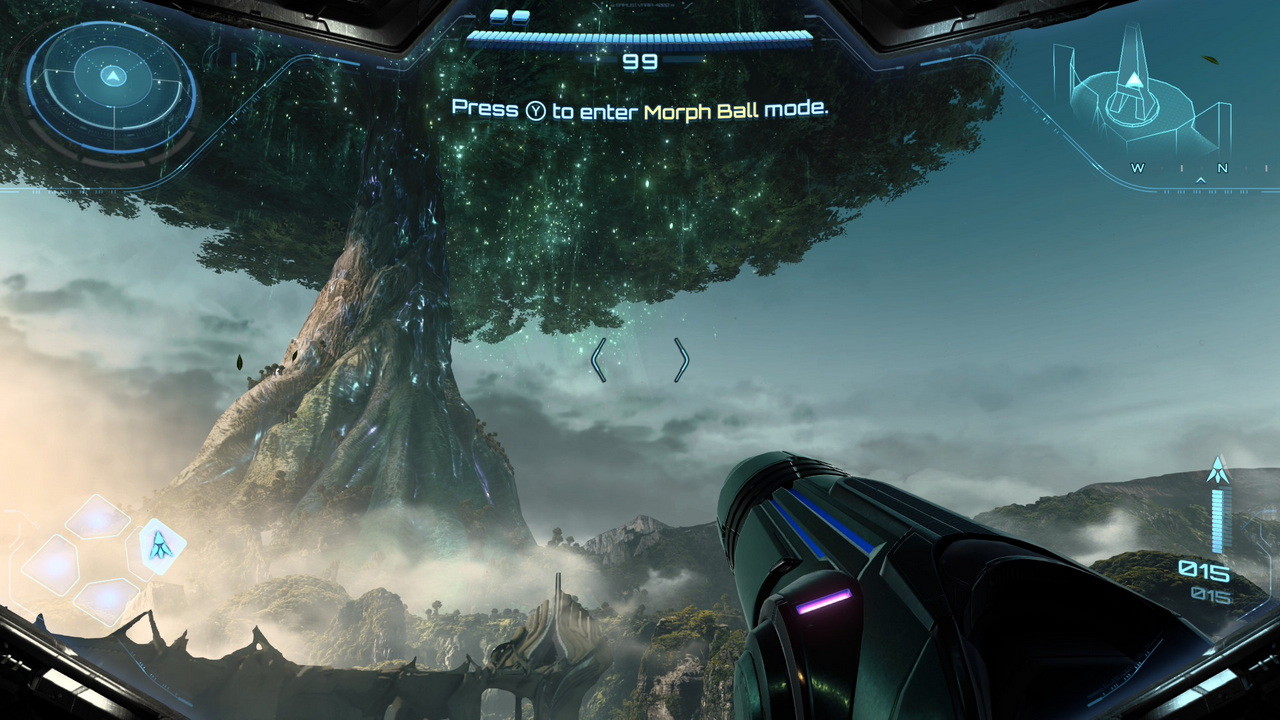Click the missile icon above ammo count
This screenshot has height=720, width=1280.
point(1217,470)
